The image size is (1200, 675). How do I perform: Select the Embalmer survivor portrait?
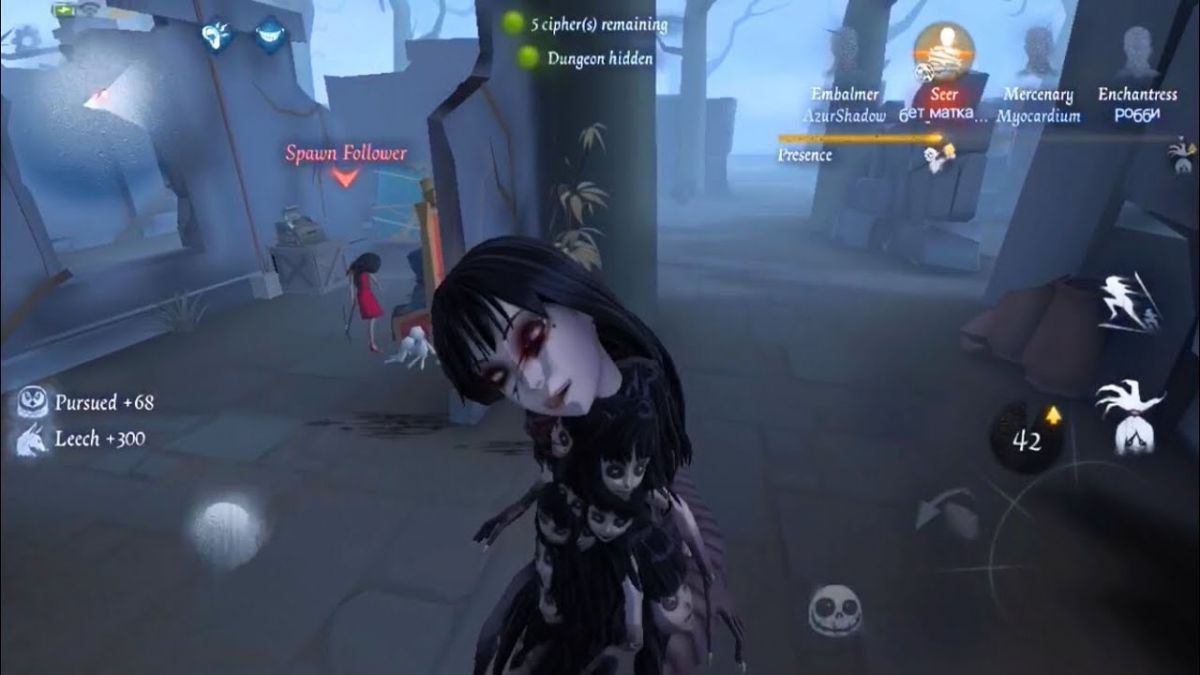pyautogui.click(x=845, y=50)
